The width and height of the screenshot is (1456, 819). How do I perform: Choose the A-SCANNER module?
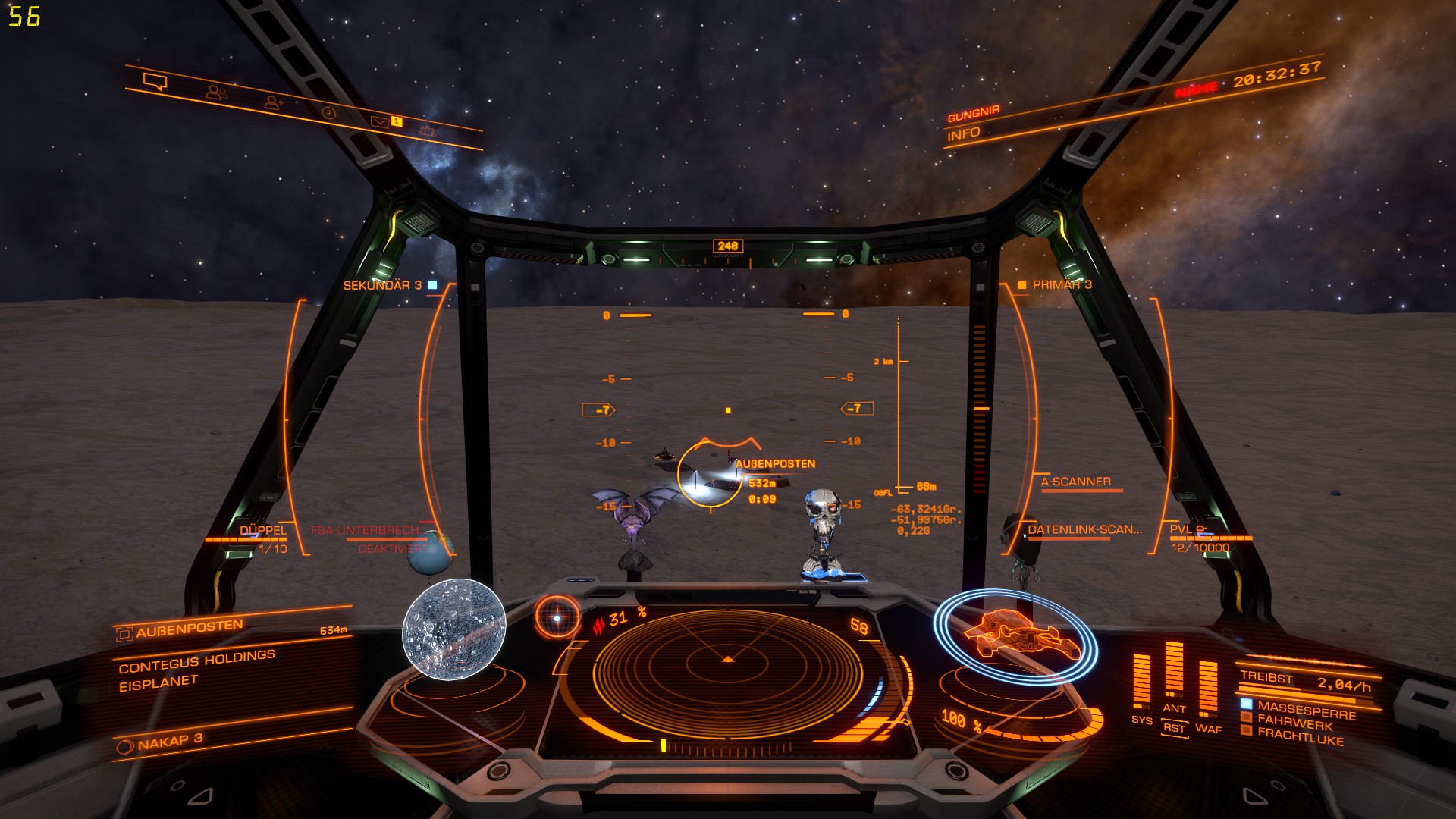[1075, 482]
